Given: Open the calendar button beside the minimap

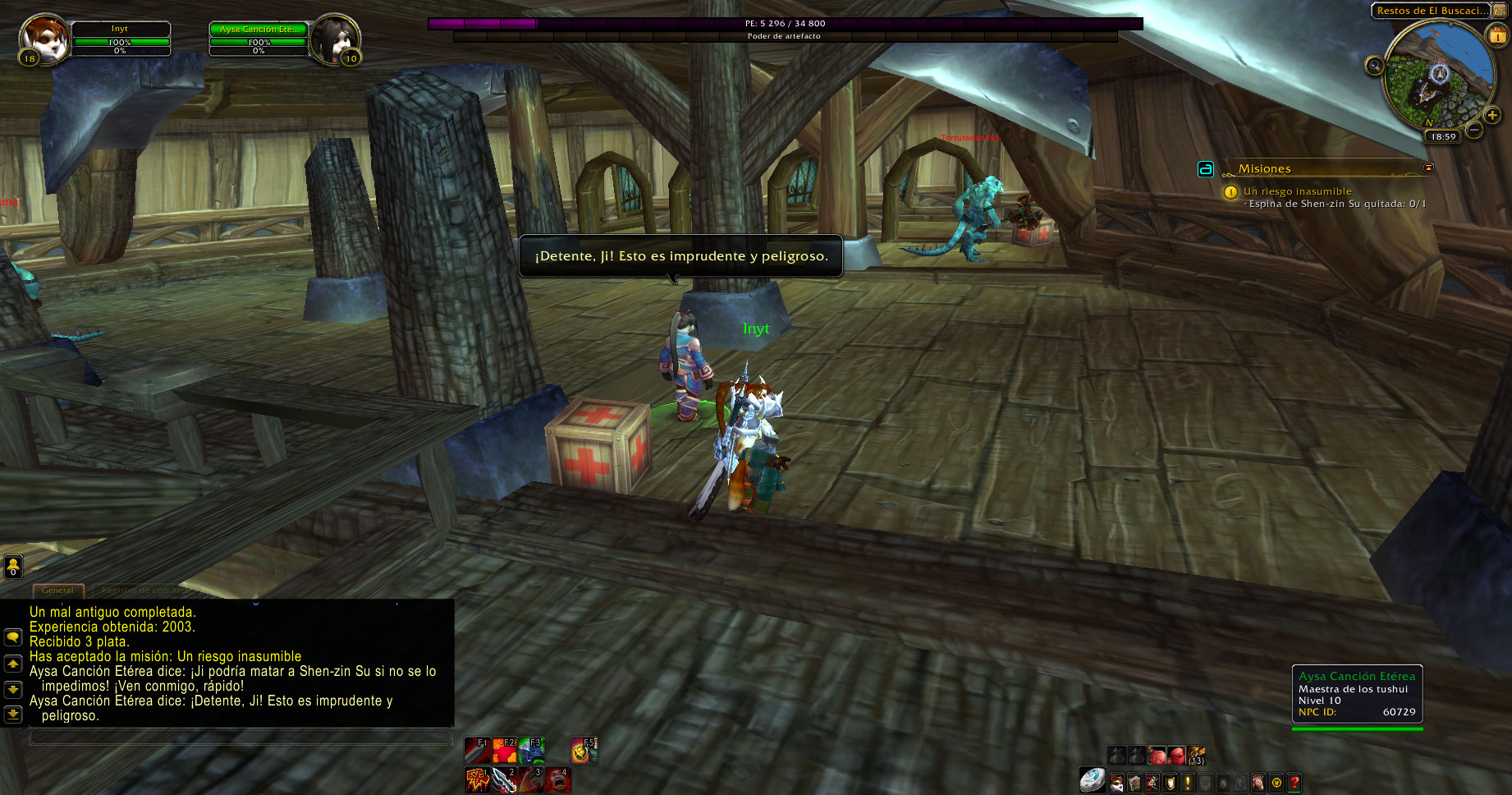Looking at the screenshot, I should [1497, 35].
